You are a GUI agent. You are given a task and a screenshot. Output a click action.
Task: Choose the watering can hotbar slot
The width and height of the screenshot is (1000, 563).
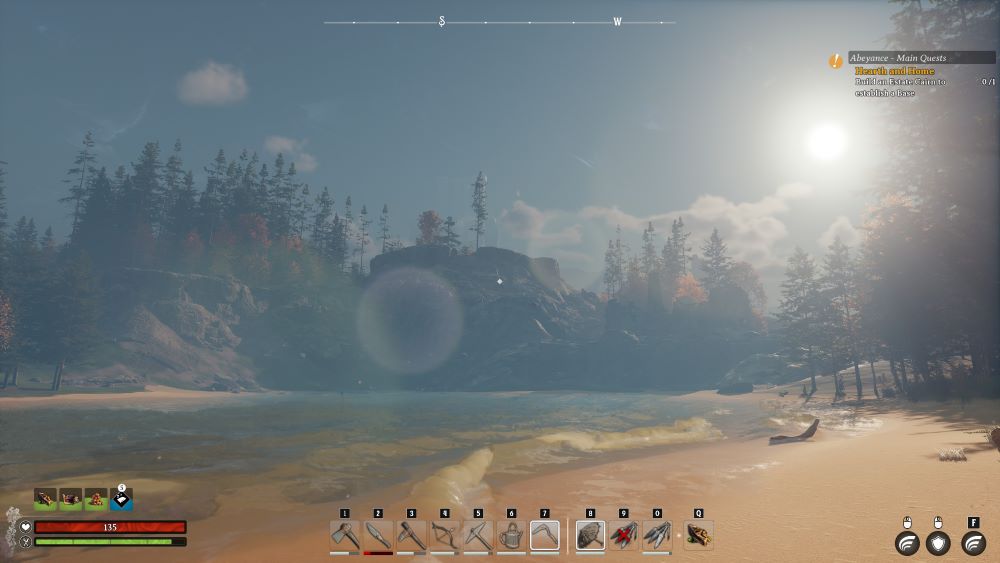pyautogui.click(x=511, y=535)
